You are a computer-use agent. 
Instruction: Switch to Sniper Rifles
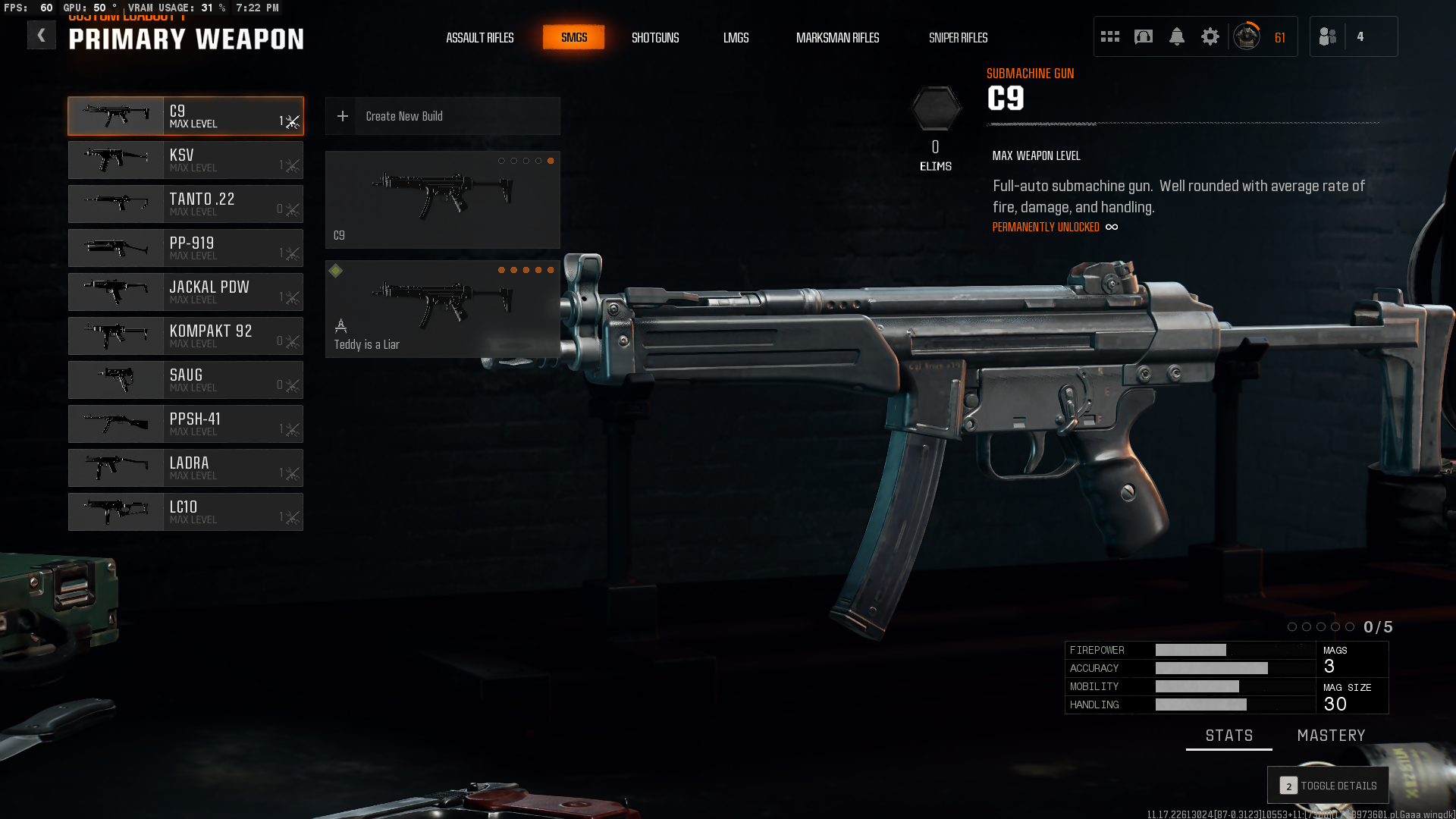958,38
